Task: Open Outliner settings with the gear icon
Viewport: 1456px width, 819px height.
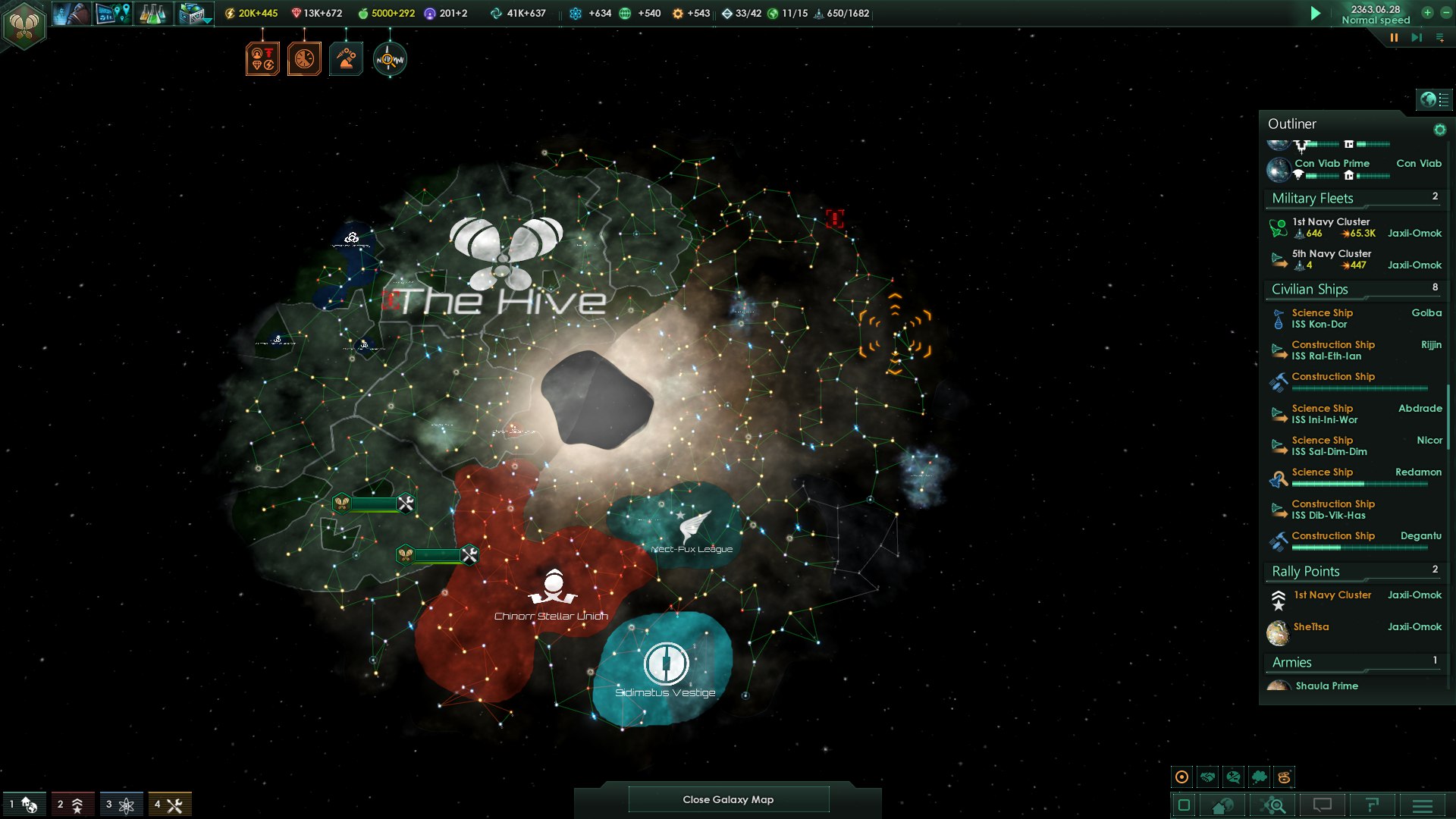Action: (1439, 130)
